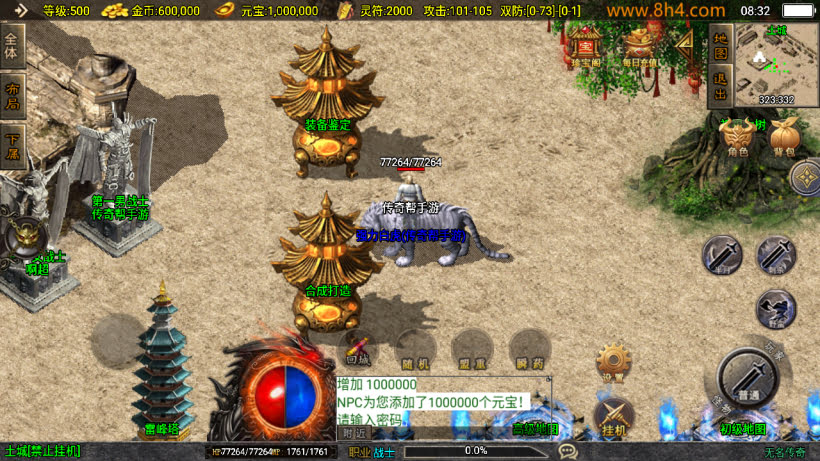Image resolution: width=820 pixels, height=461 pixels.
Task: Select the 全体 tab
Action: [x=12, y=47]
